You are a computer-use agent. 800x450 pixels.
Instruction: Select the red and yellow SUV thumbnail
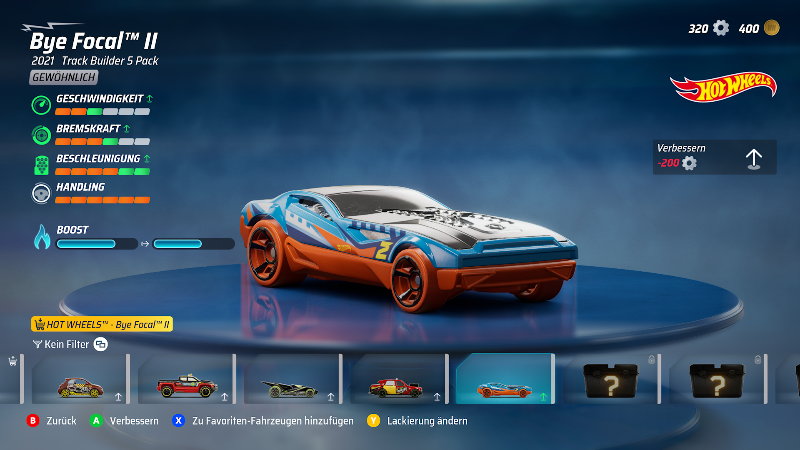point(396,381)
